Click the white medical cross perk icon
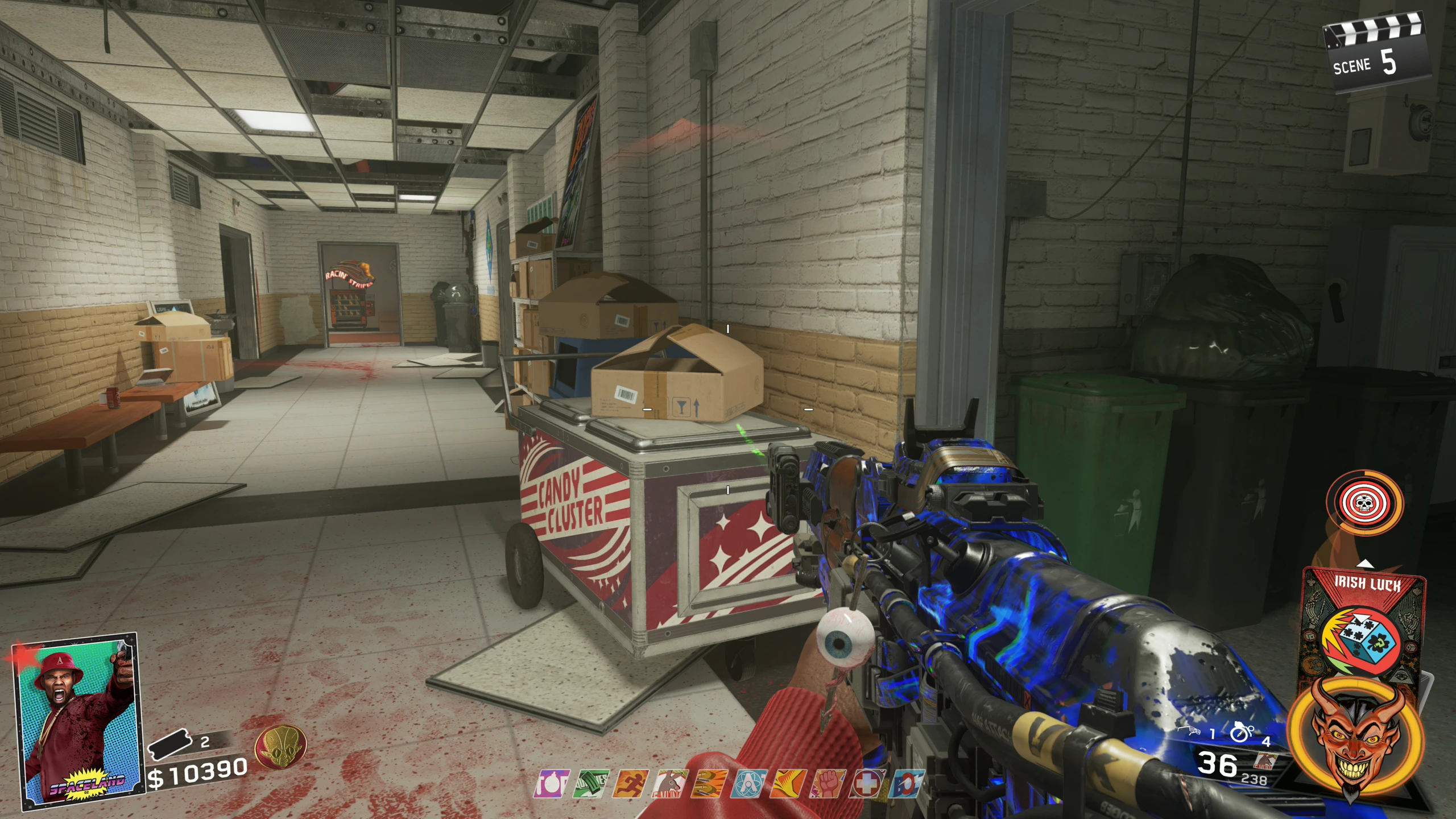 pos(868,784)
